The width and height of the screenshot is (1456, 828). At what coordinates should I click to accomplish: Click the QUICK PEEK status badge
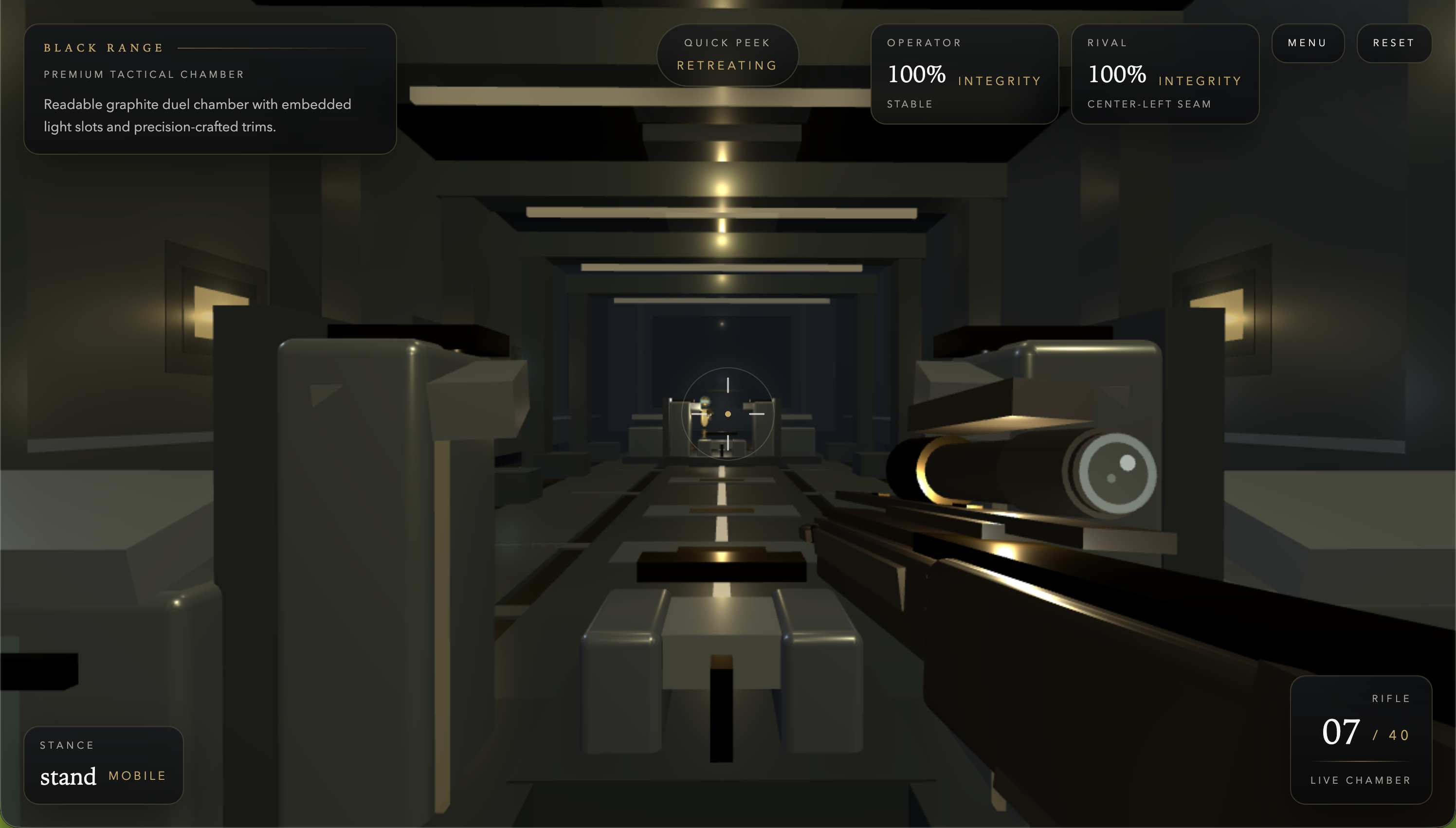[728, 42]
